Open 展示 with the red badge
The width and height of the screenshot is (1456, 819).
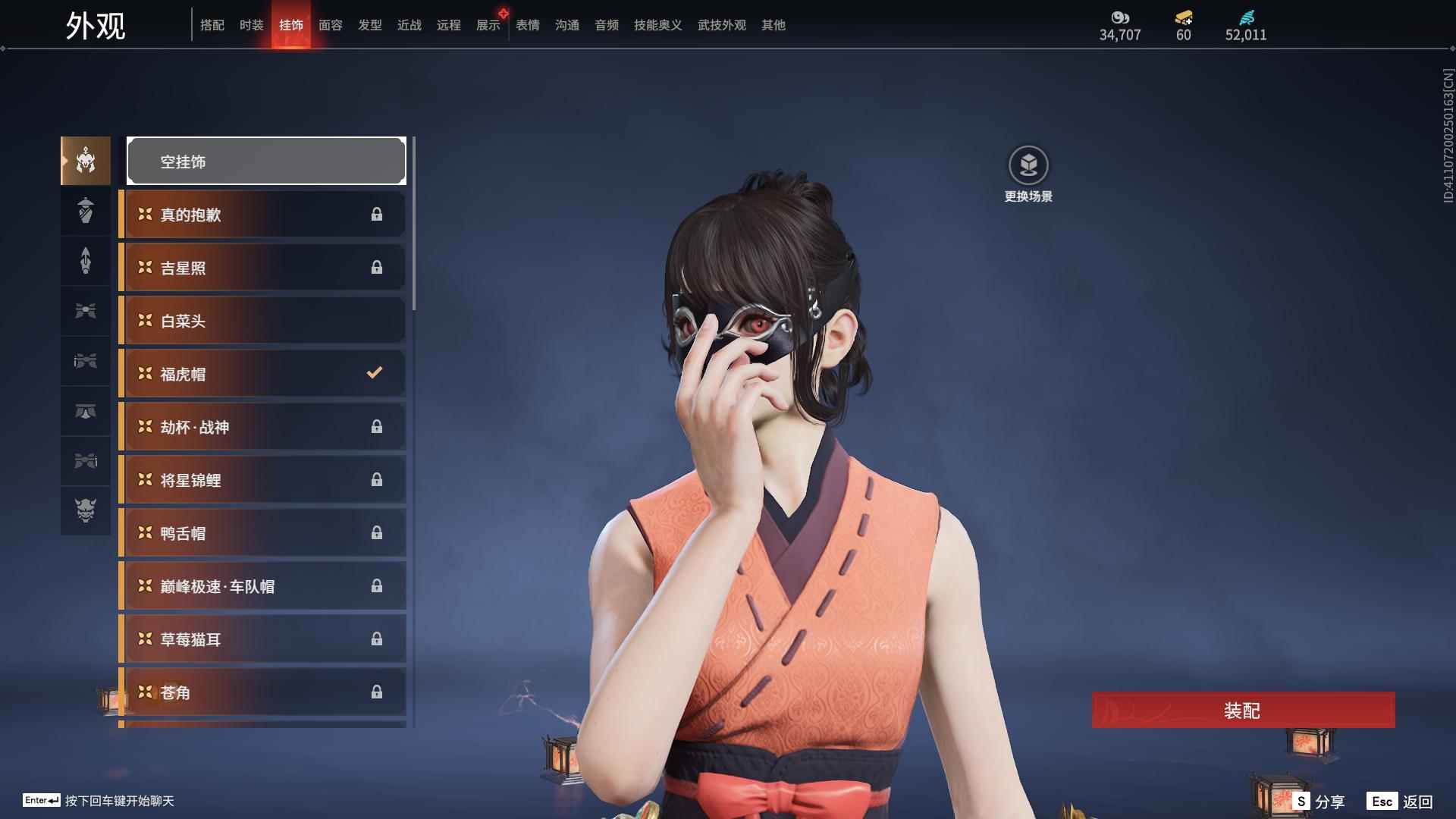pyautogui.click(x=488, y=25)
